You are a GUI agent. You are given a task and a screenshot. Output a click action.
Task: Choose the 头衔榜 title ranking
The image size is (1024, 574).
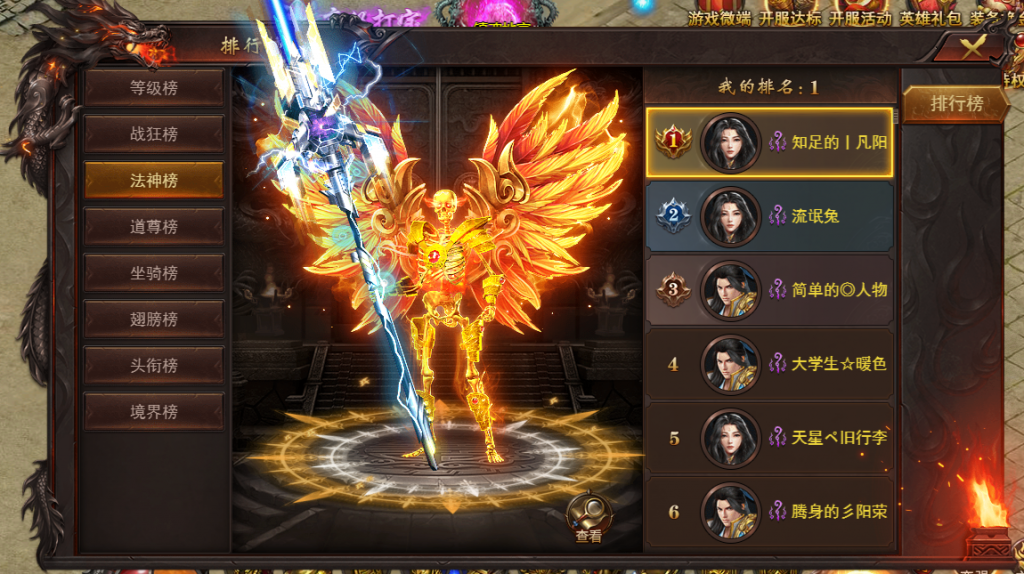tap(153, 365)
